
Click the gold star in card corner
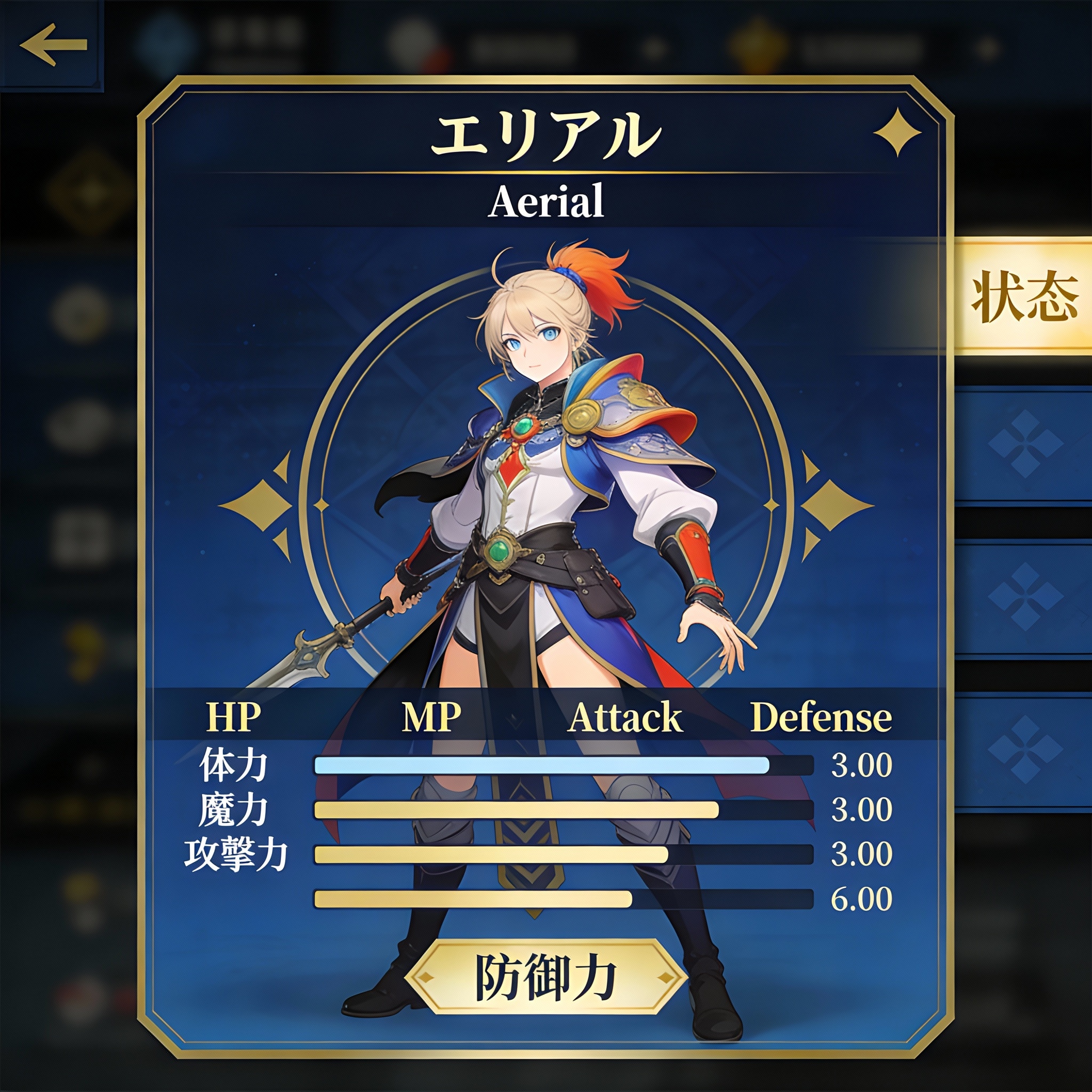coord(897,133)
